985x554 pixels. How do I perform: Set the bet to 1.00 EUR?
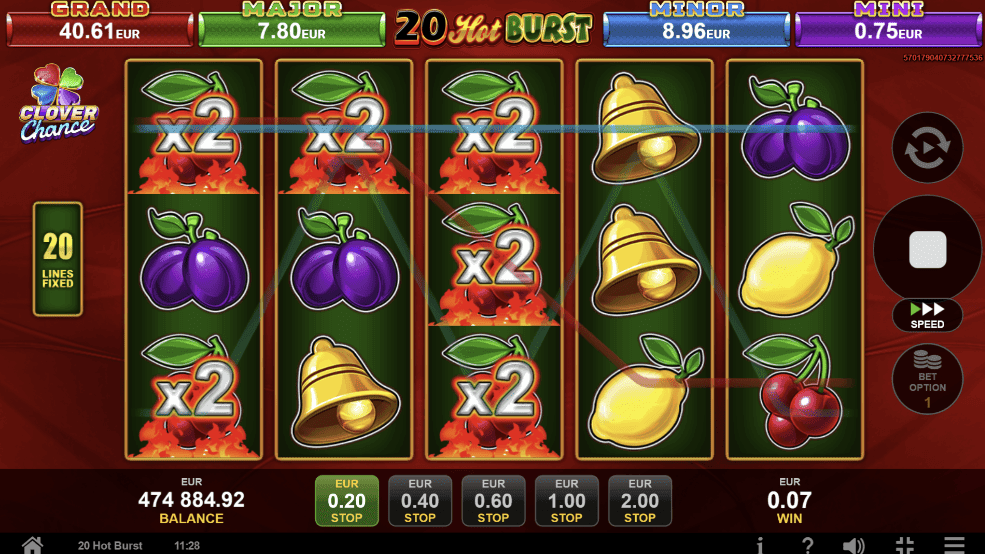pos(566,500)
